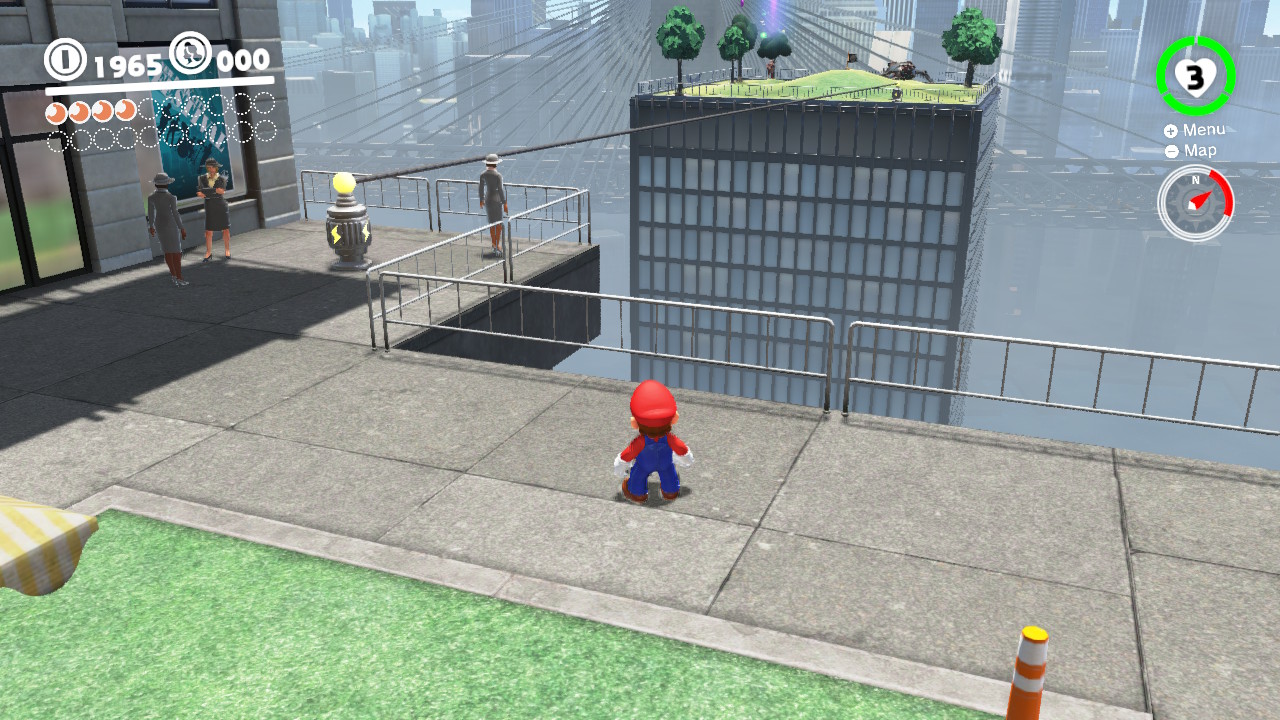
Task: Open the pause Menu
Action: (x=1203, y=130)
